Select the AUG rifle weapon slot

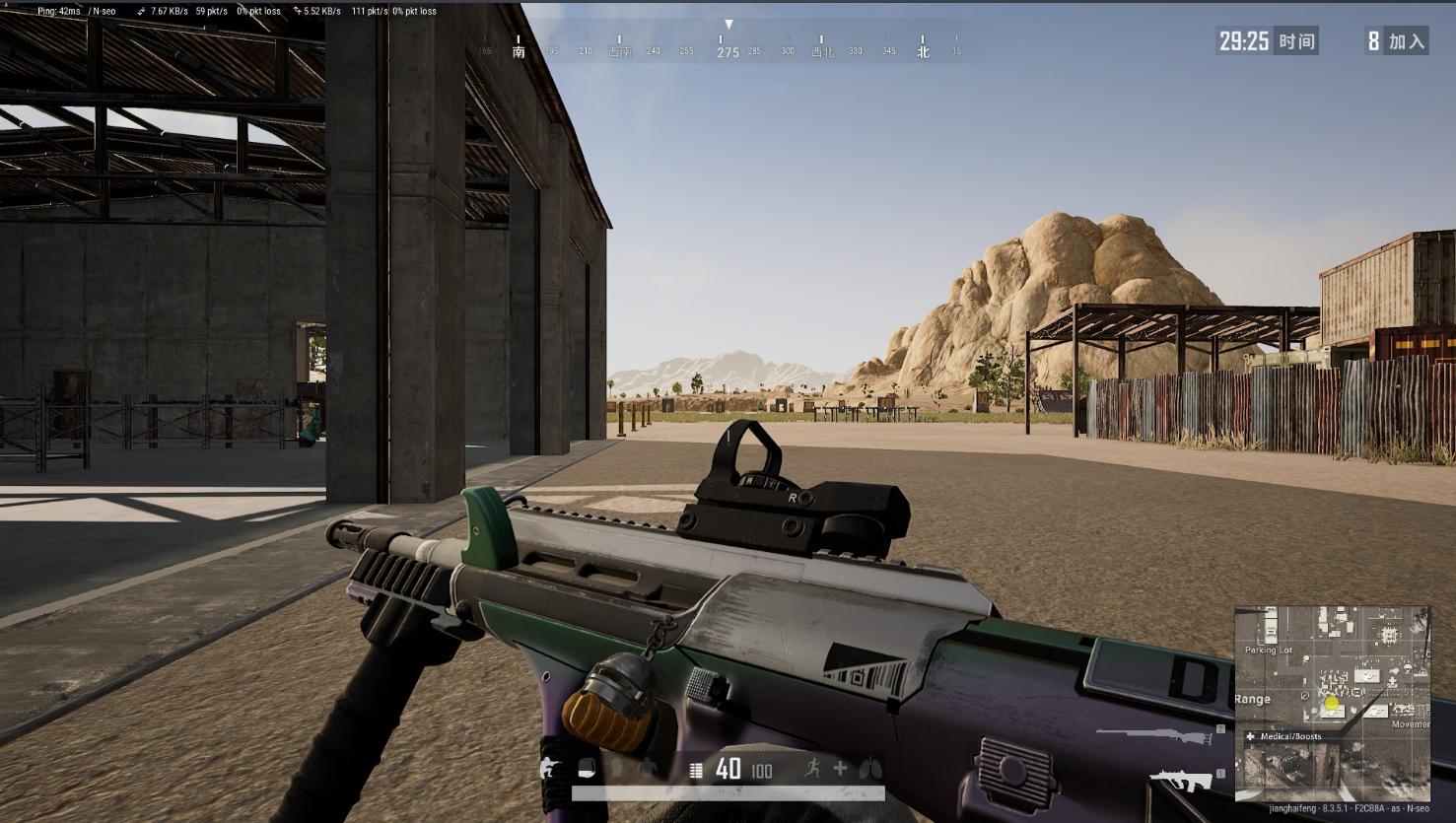(1181, 781)
